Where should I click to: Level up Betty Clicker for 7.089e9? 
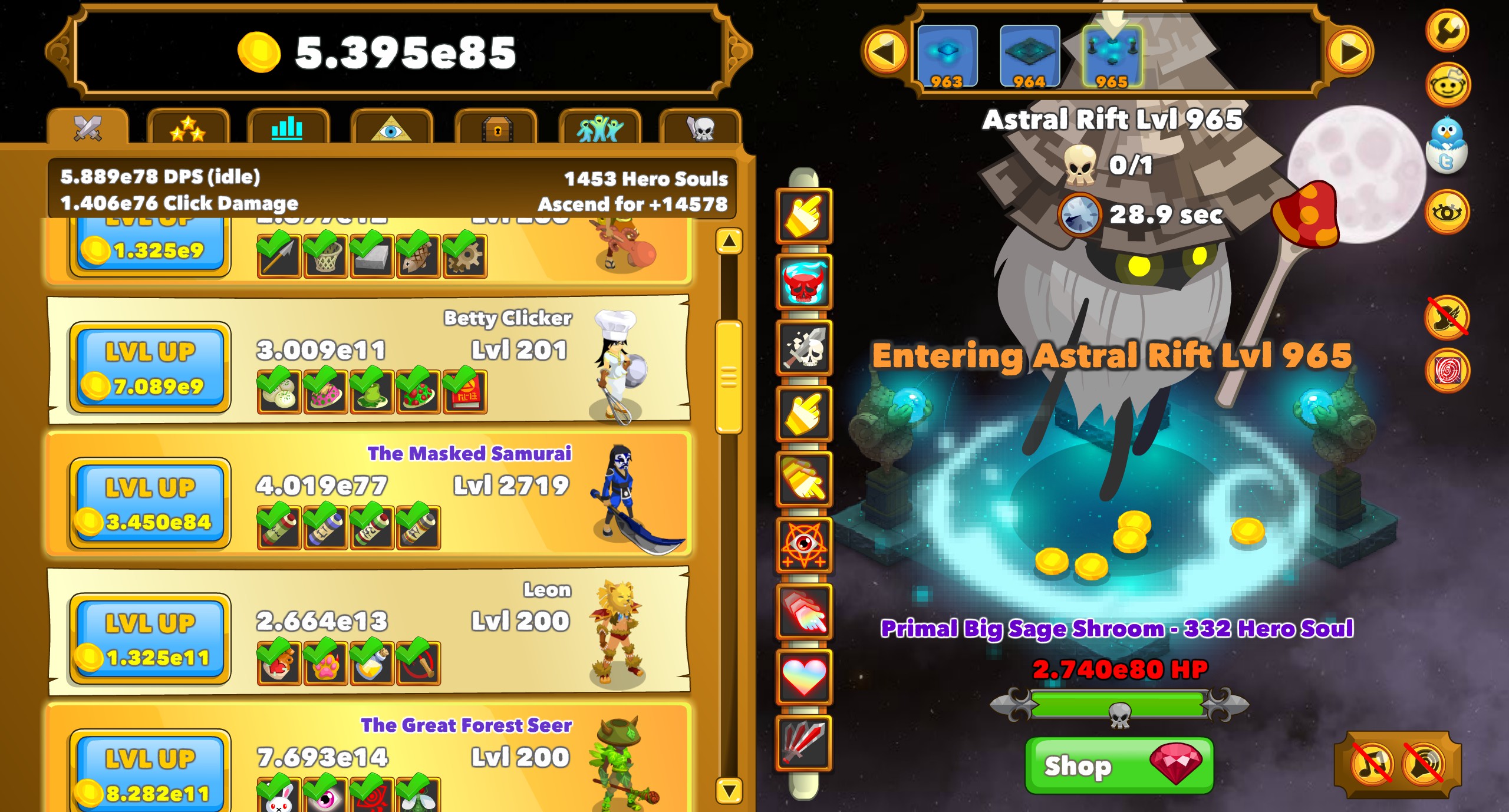(x=150, y=367)
